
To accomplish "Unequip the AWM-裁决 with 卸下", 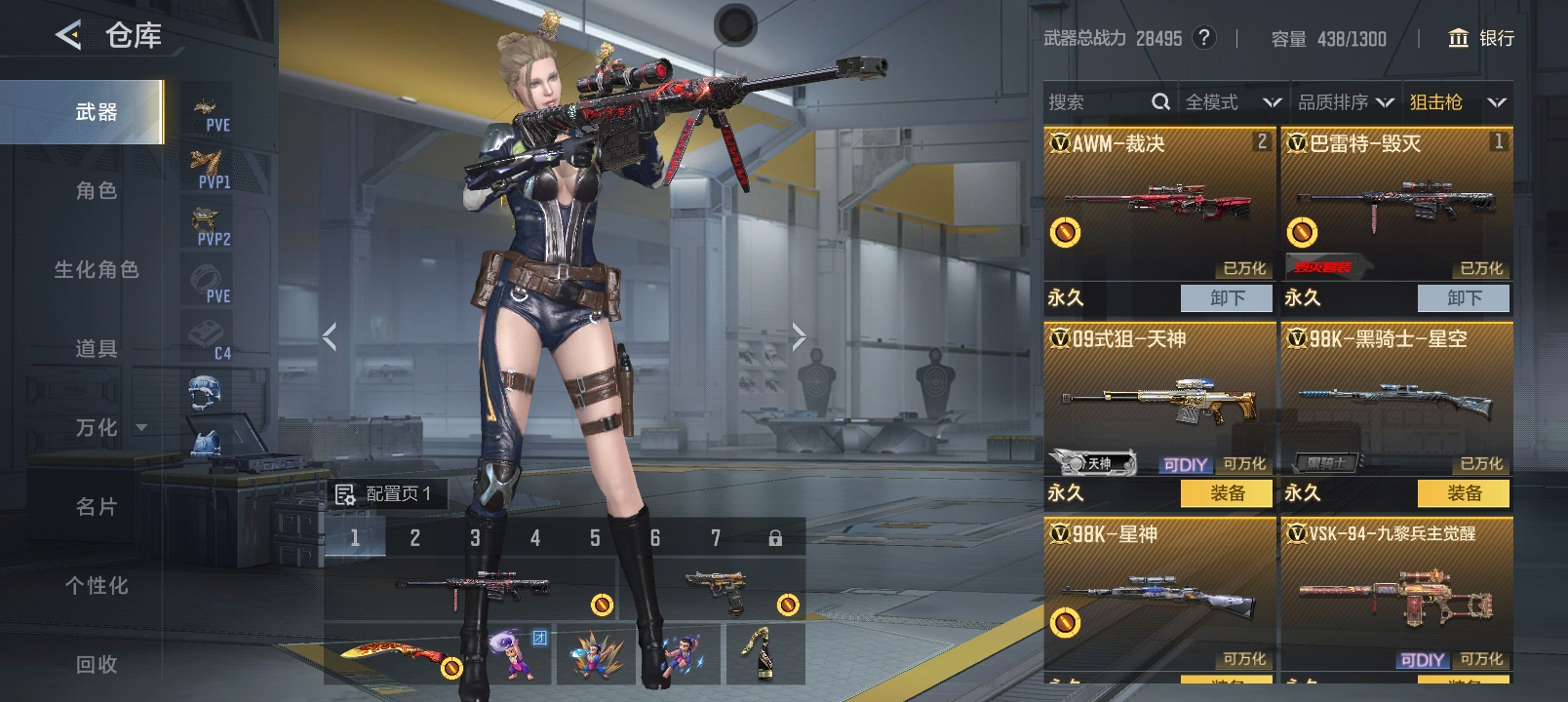I will tap(1227, 298).
